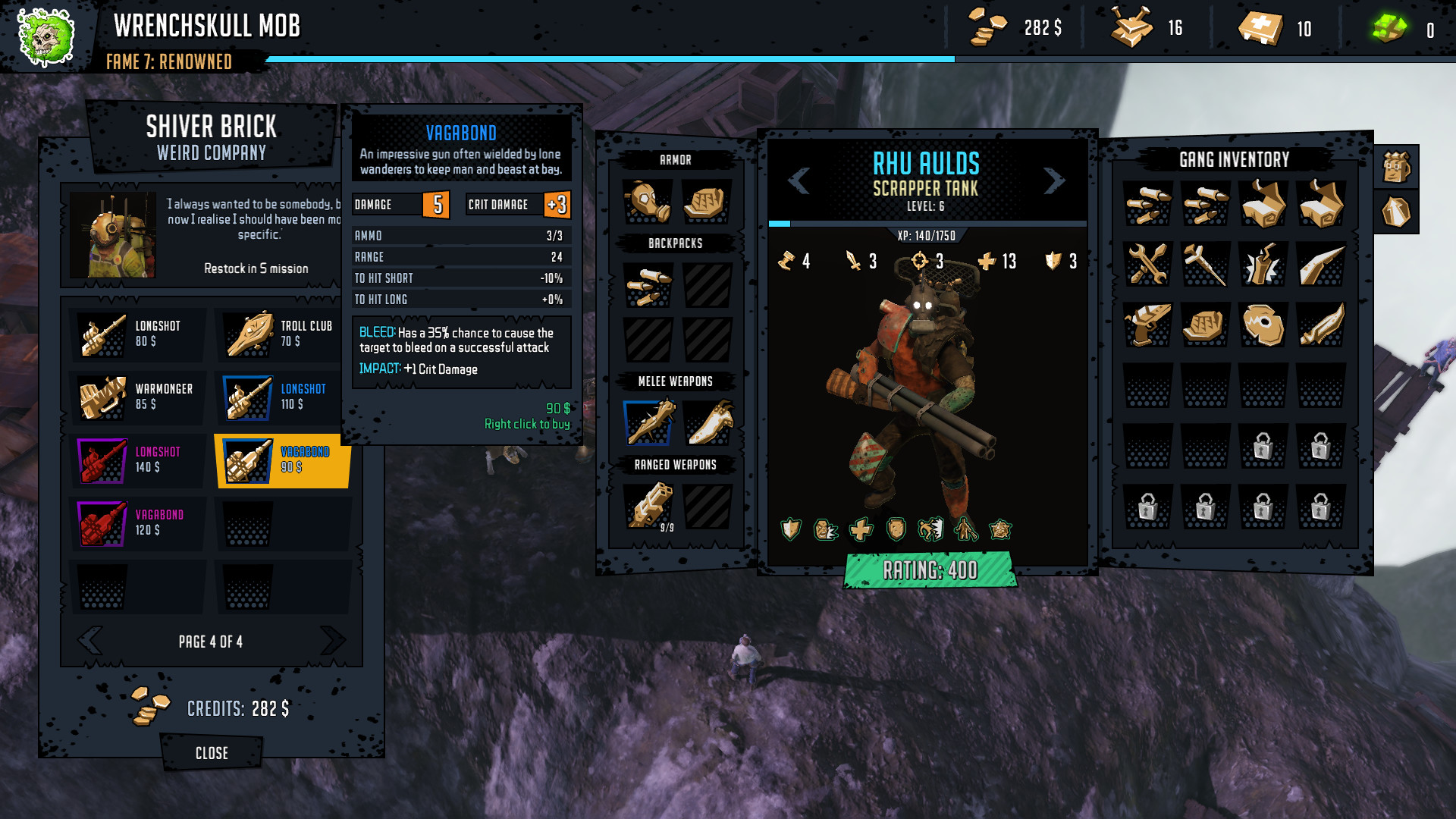
Task: Select the pistol in gang inventory
Action: [1147, 325]
